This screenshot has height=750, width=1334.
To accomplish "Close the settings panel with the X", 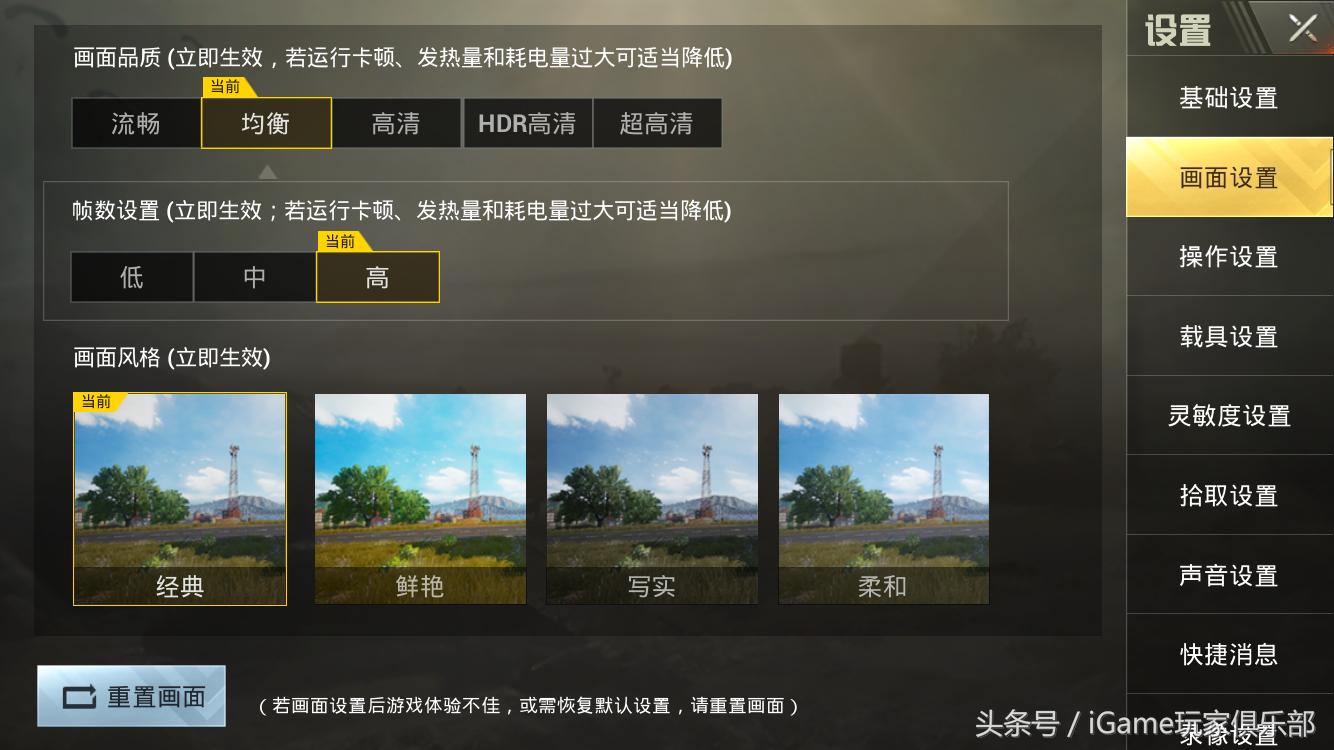I will [x=1302, y=27].
